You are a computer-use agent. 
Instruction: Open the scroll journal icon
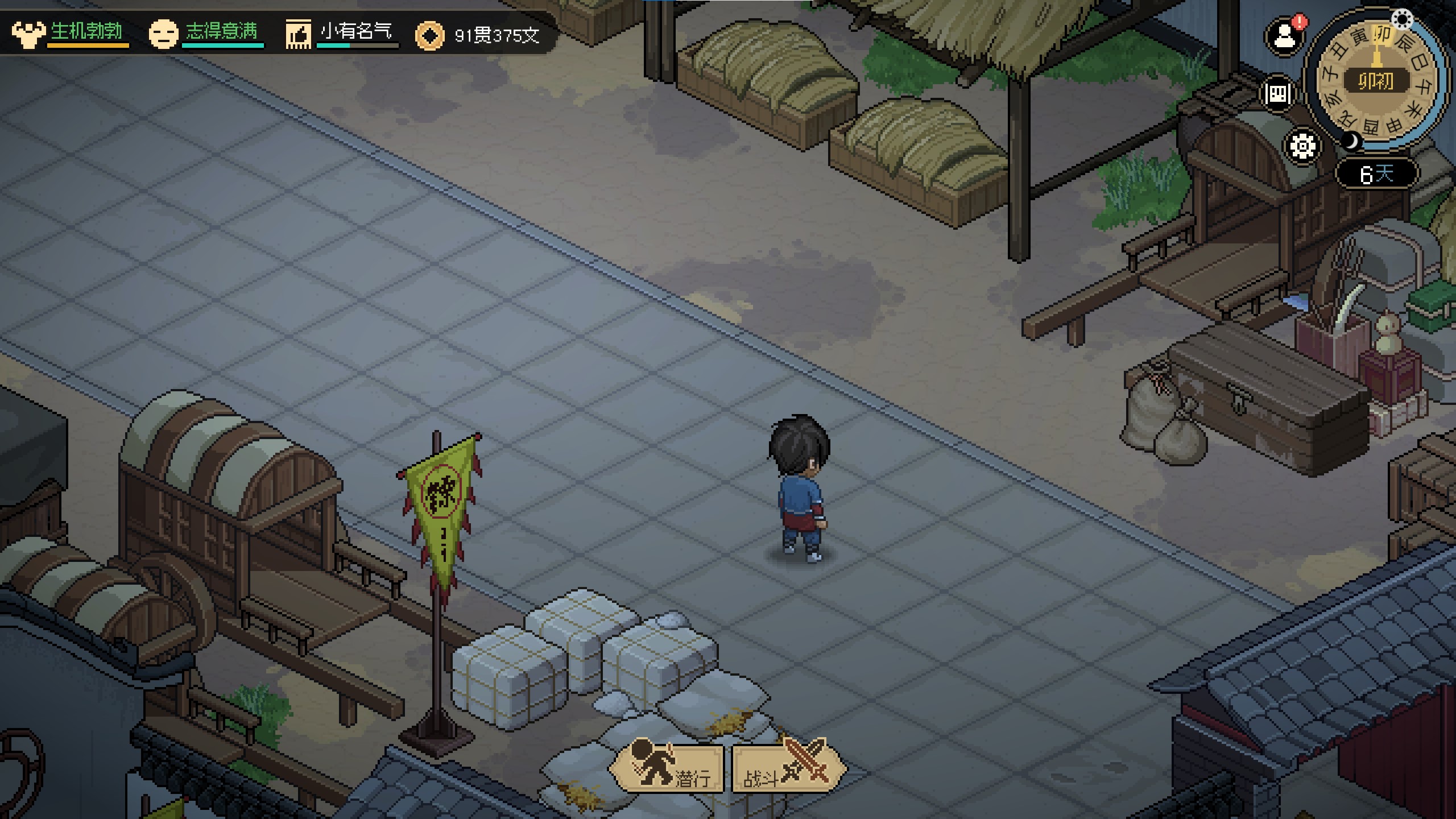click(1277, 94)
